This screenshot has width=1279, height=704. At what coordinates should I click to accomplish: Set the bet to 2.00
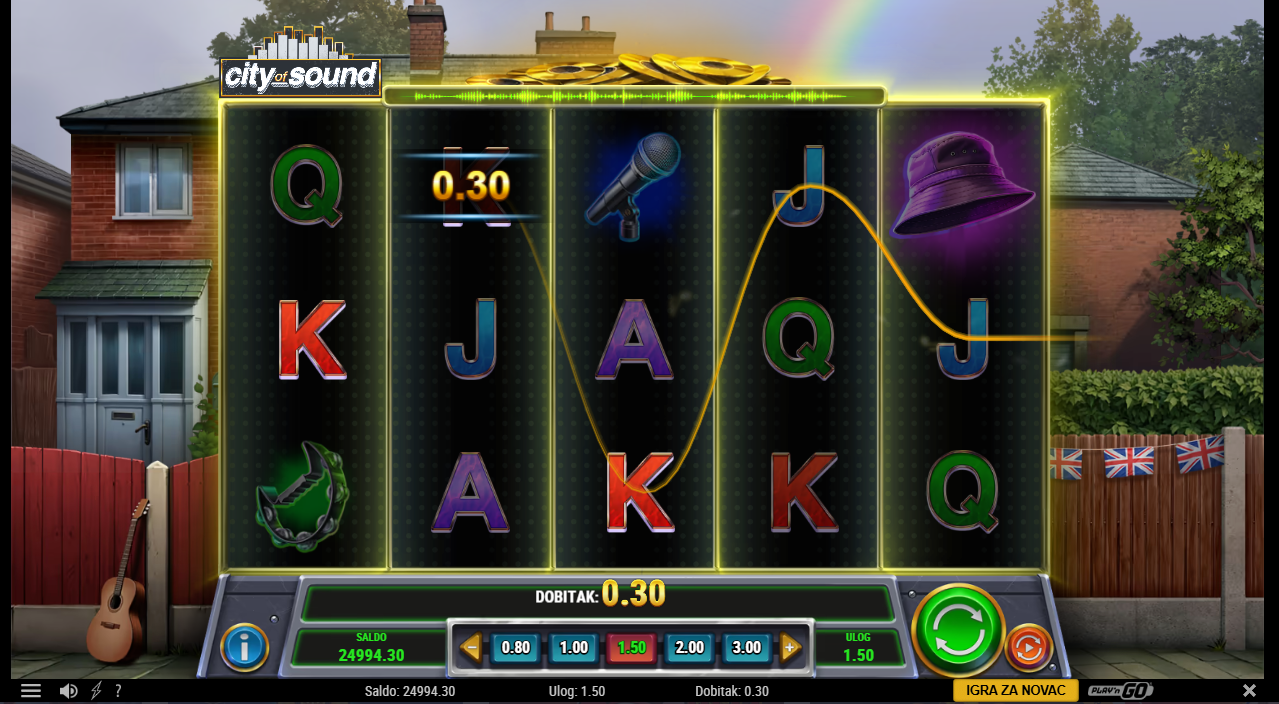689,647
